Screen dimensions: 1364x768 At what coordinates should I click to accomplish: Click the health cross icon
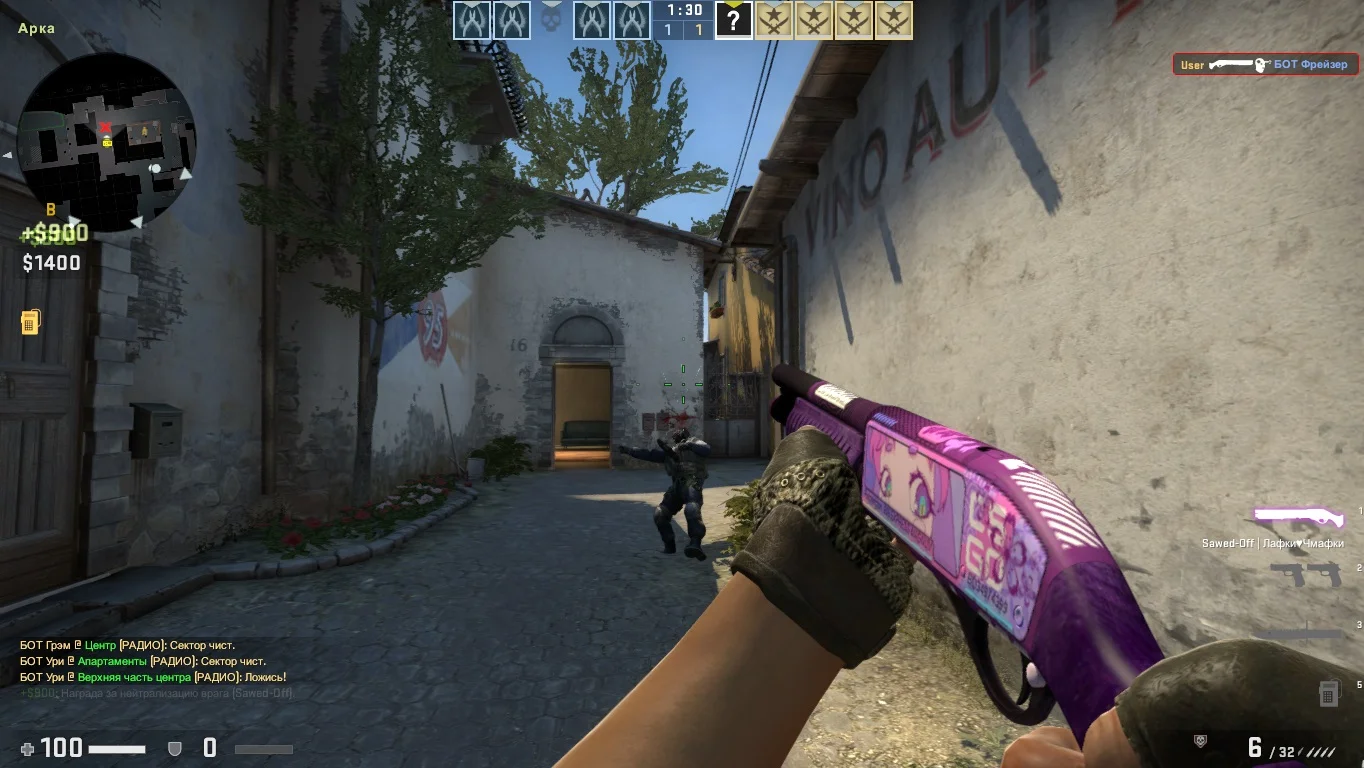point(27,748)
